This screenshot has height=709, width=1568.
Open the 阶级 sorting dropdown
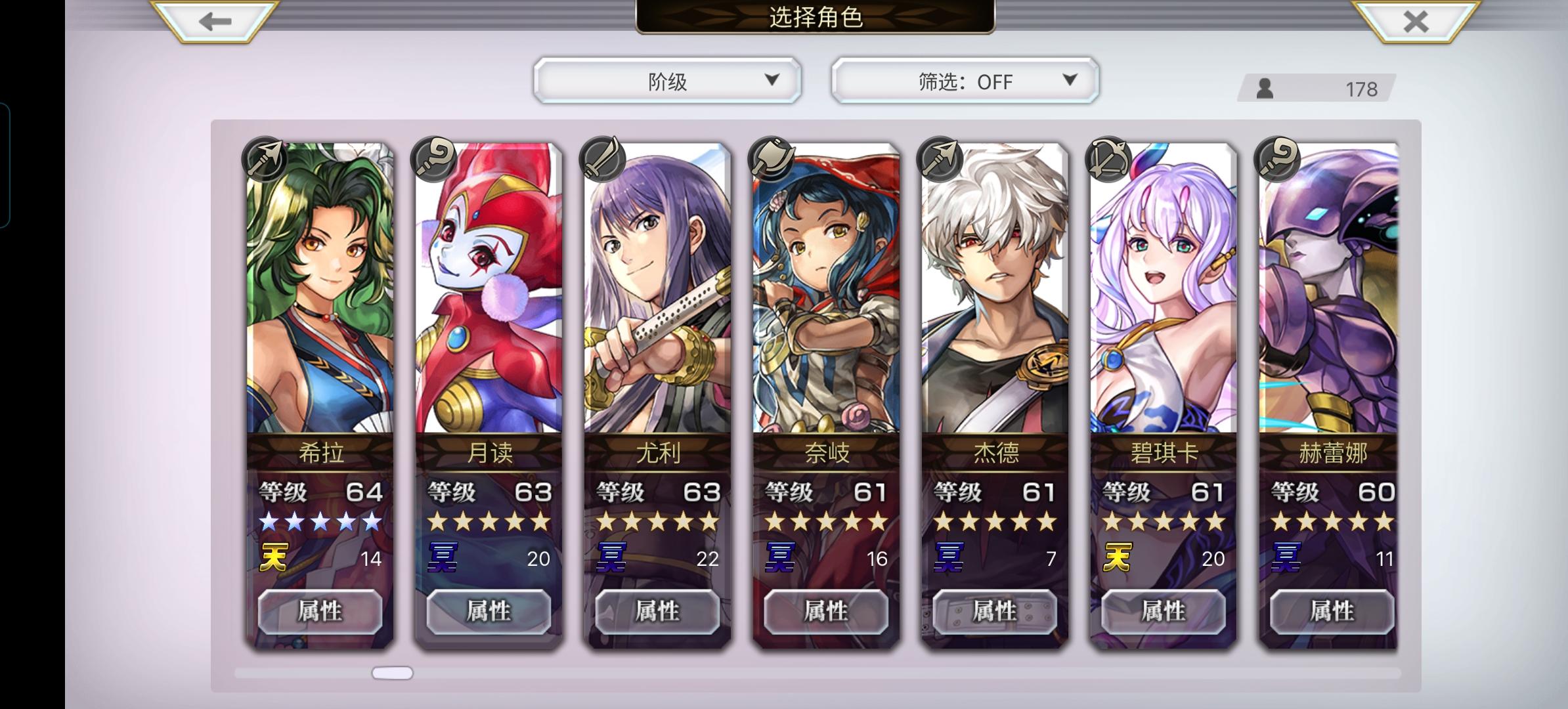click(x=666, y=80)
